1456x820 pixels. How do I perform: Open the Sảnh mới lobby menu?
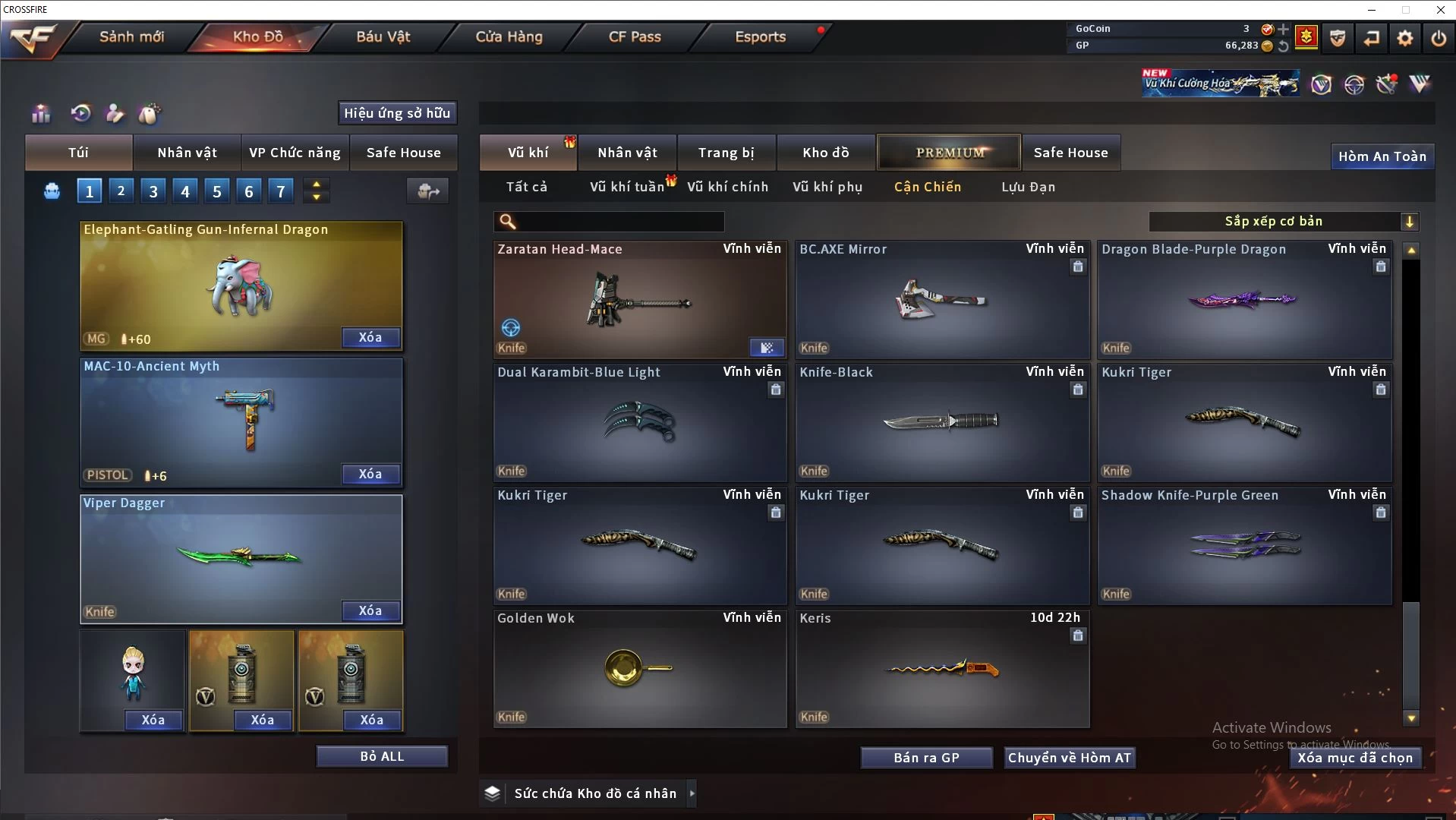[131, 36]
